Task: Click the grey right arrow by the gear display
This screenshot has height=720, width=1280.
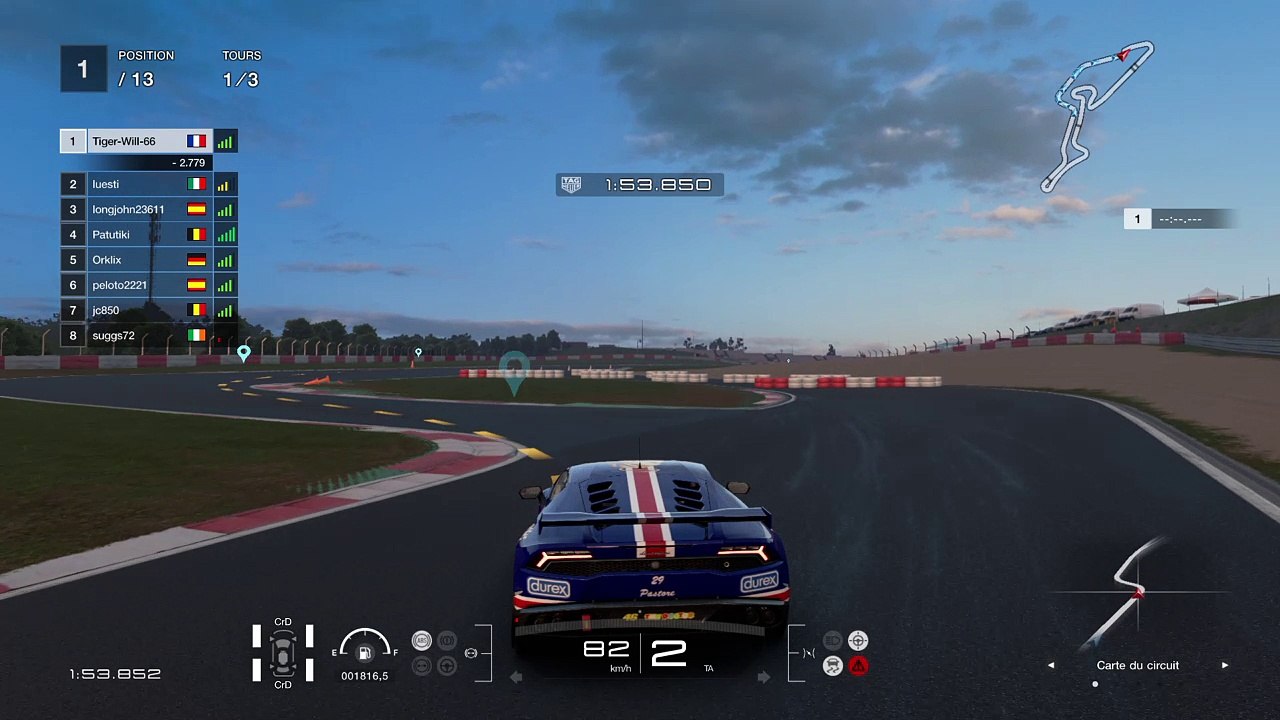Action: click(763, 677)
